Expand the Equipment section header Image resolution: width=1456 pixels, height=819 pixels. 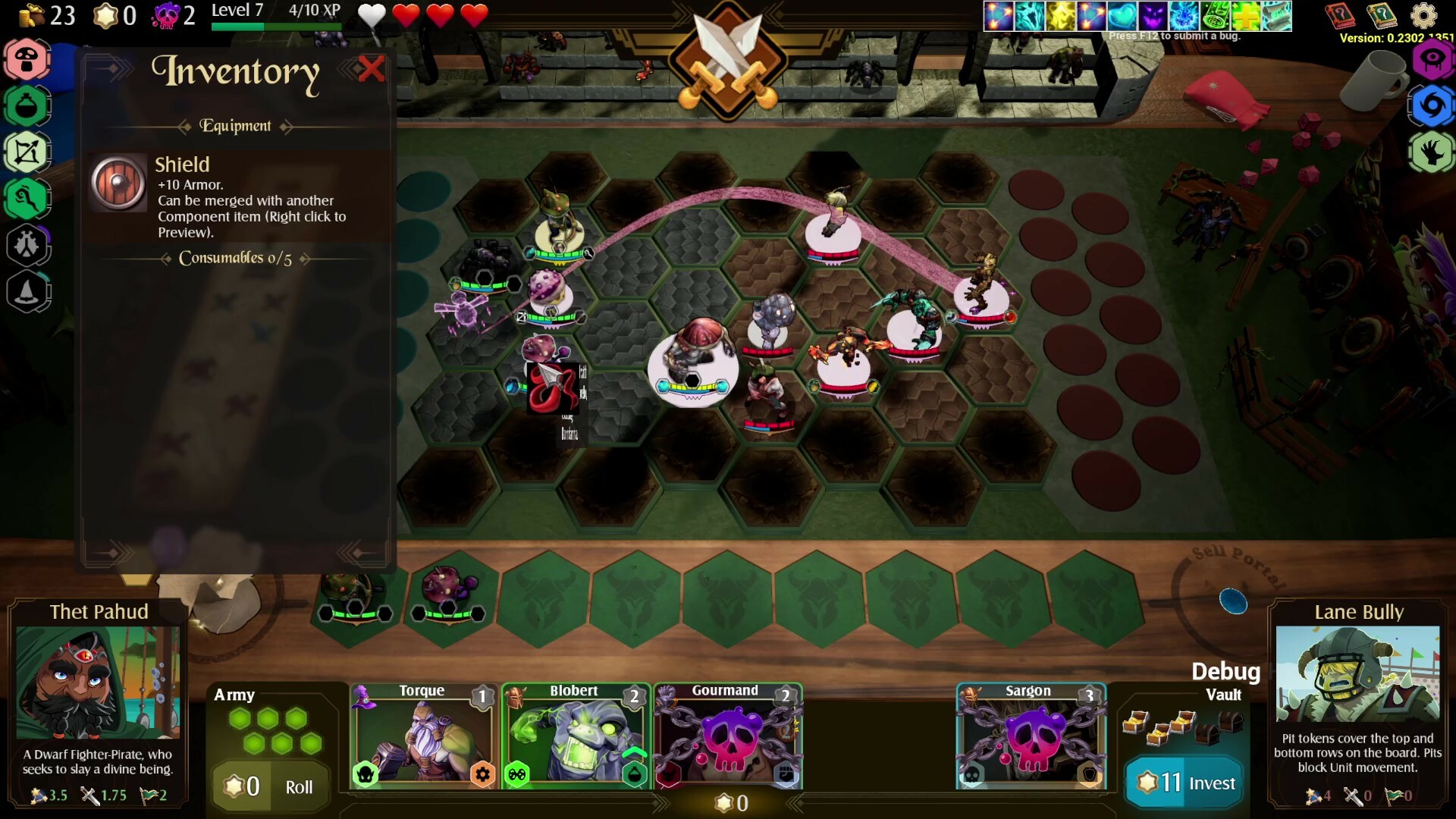click(x=236, y=126)
